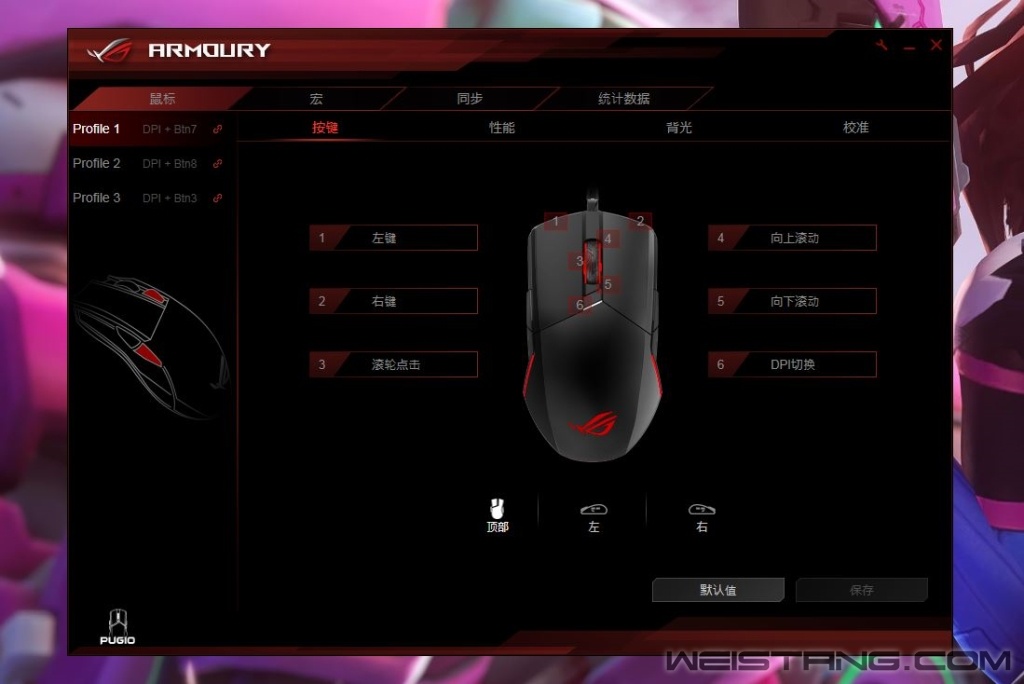Image resolution: width=1024 pixels, height=684 pixels.
Task: Switch to the 宏 (macro) tab
Action: pyautogui.click(x=316, y=99)
